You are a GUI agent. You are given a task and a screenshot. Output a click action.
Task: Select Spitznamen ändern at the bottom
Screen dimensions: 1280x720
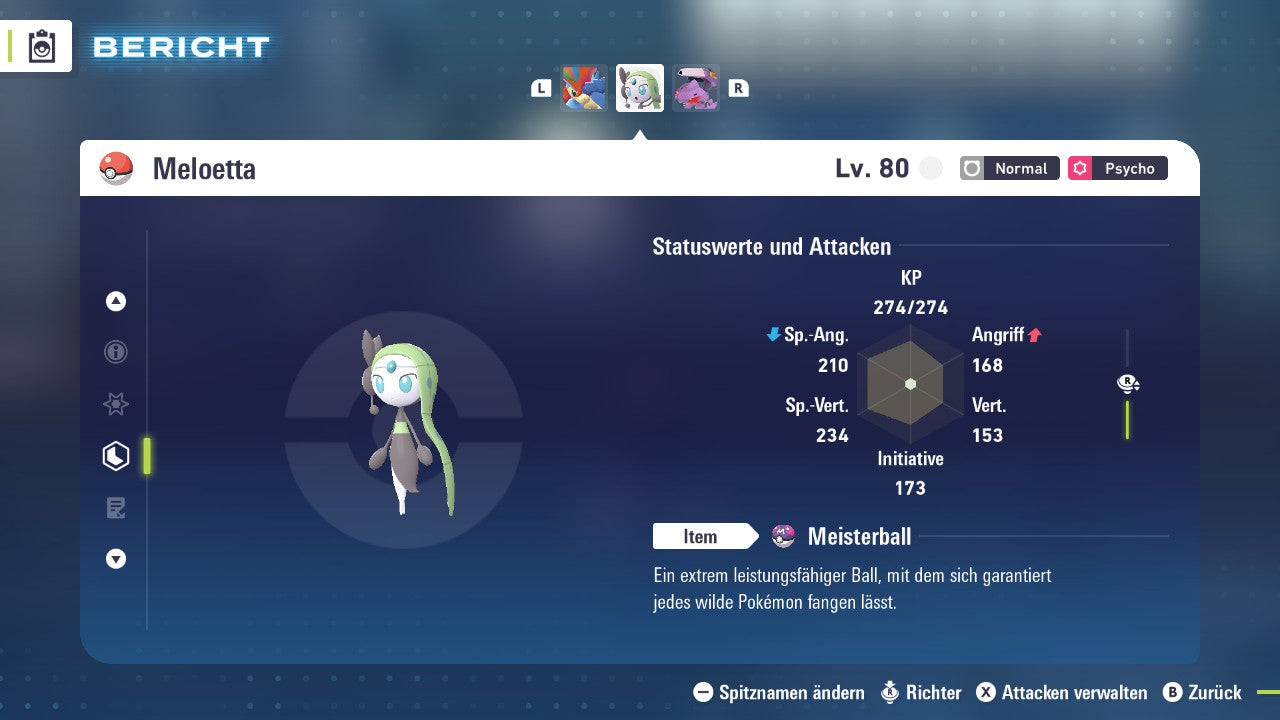789,692
